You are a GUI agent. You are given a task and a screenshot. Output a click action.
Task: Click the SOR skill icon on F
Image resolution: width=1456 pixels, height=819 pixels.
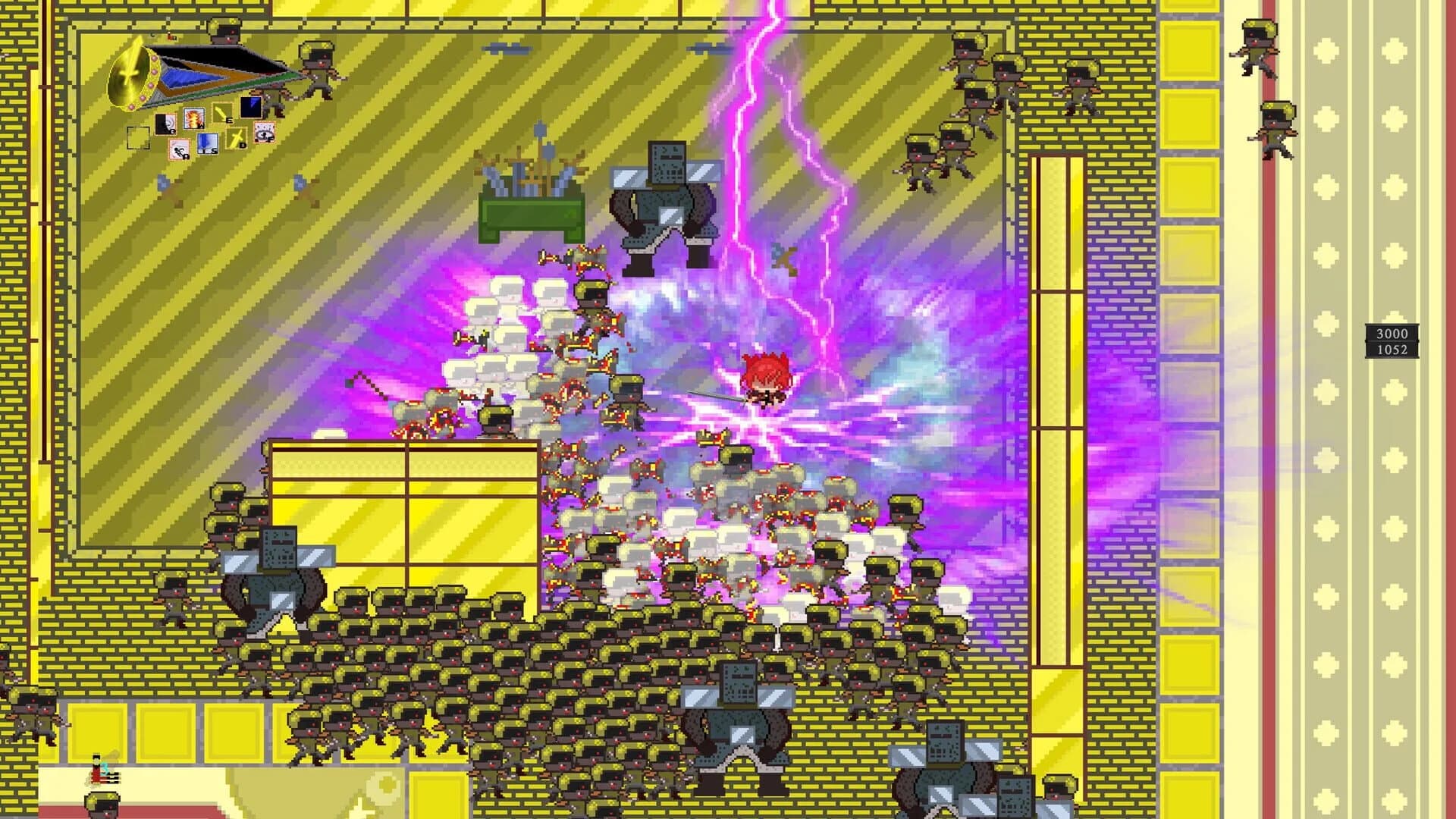tap(265, 133)
